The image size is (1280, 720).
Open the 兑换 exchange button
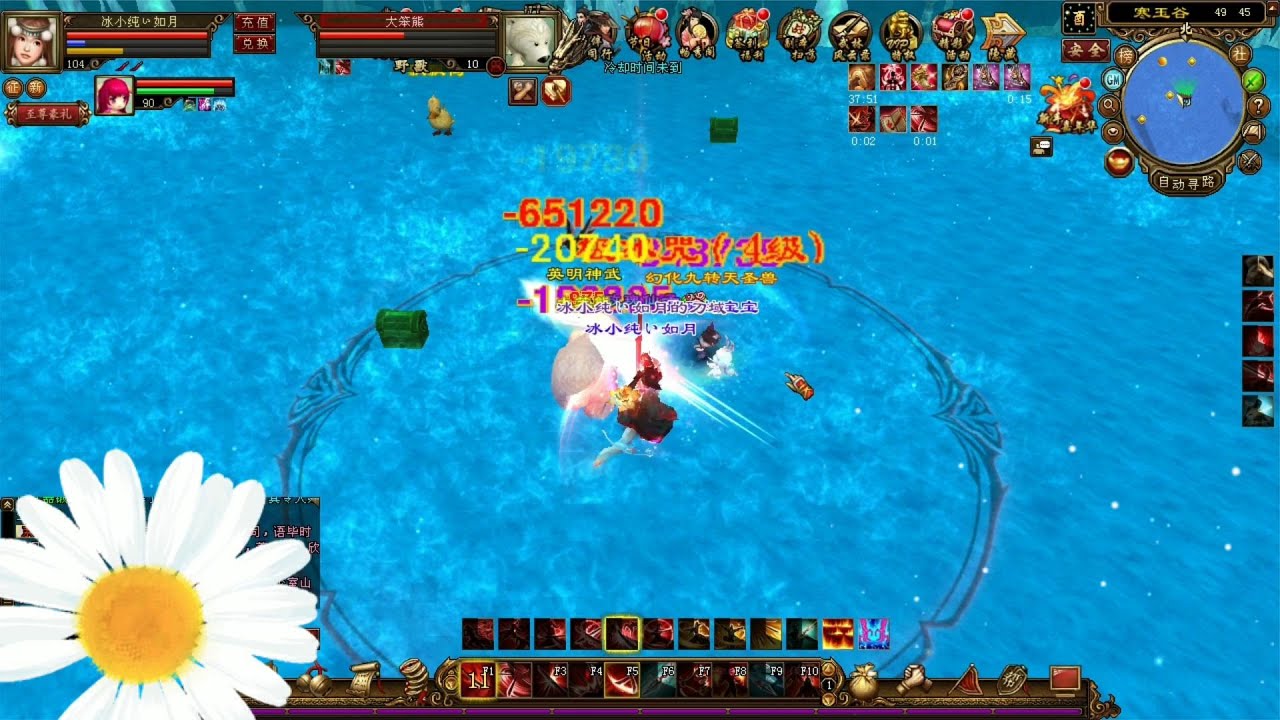(x=255, y=43)
